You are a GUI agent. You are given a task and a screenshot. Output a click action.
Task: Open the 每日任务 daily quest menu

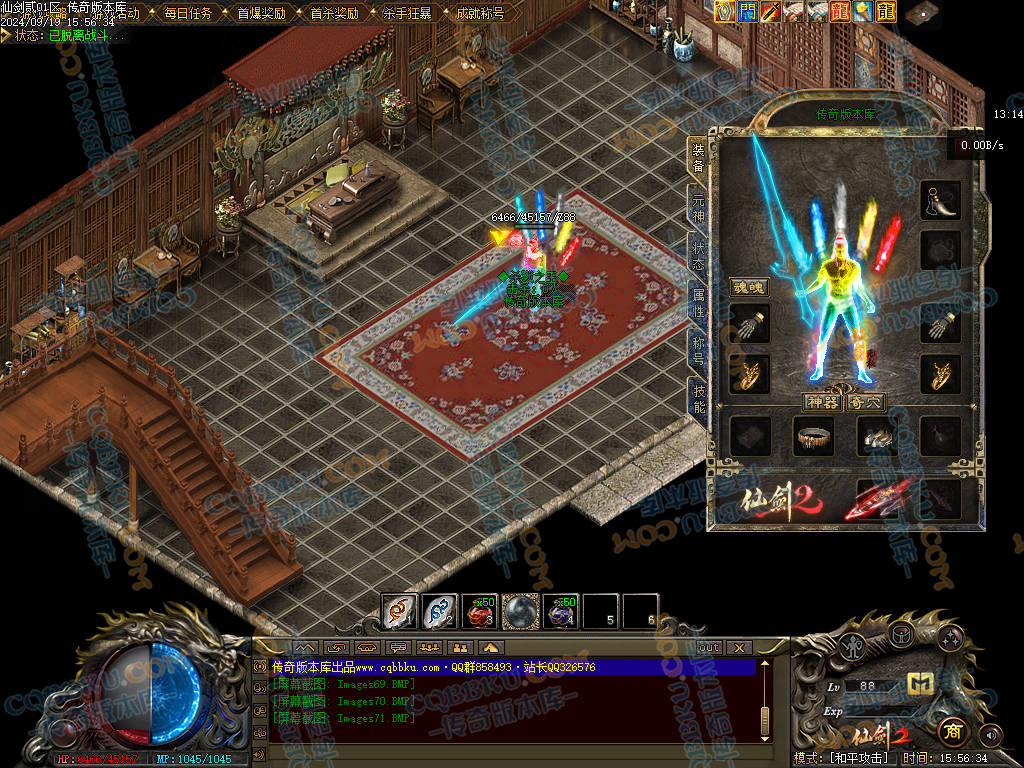(x=188, y=14)
